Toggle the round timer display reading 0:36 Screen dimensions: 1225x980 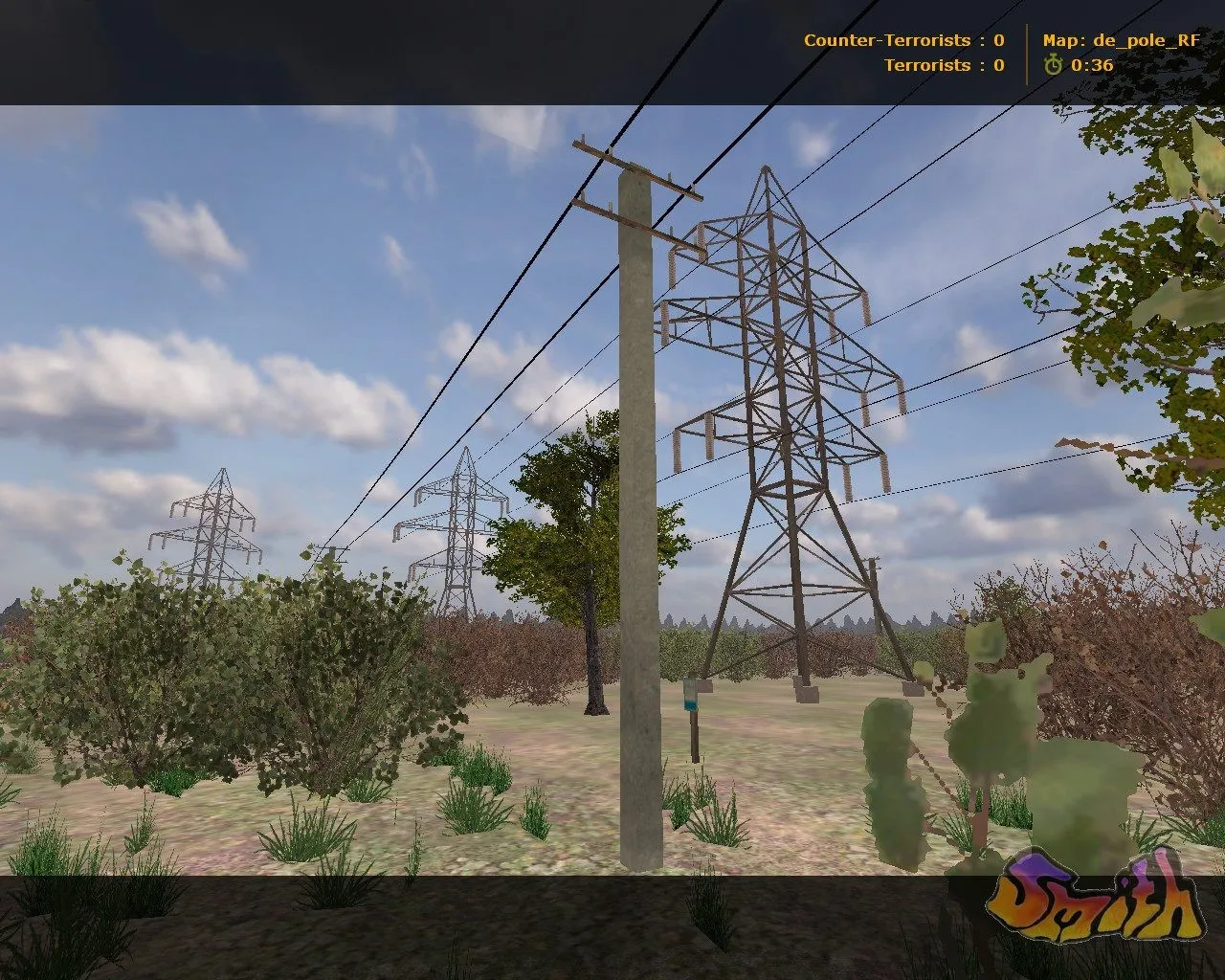[x=1091, y=67]
